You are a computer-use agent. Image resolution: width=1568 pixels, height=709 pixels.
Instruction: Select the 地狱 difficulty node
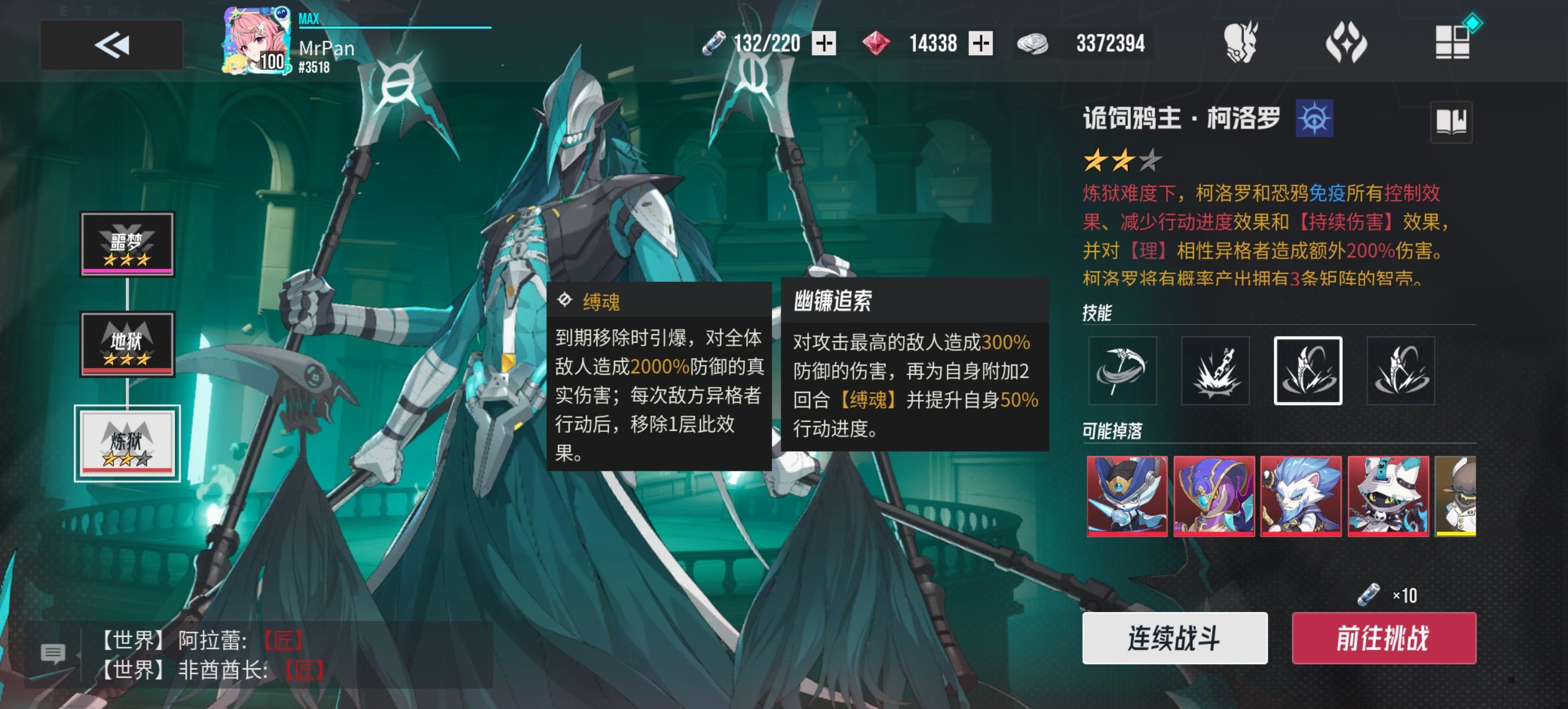click(x=127, y=345)
